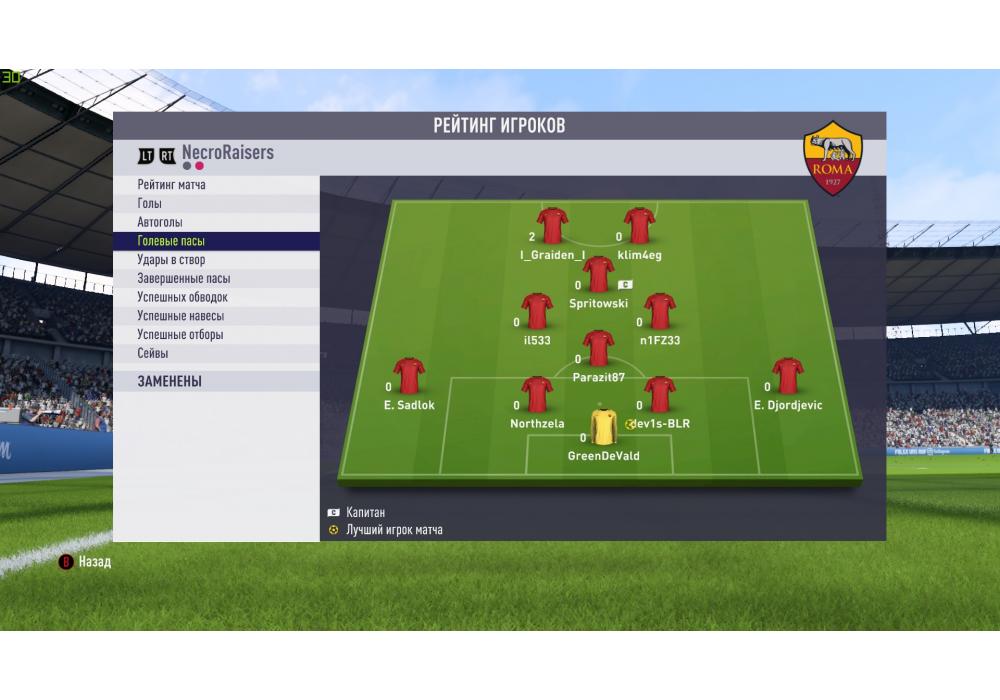
Task: Click the ЗАМЕНЕНЫ substitutes header
Action: [170, 381]
